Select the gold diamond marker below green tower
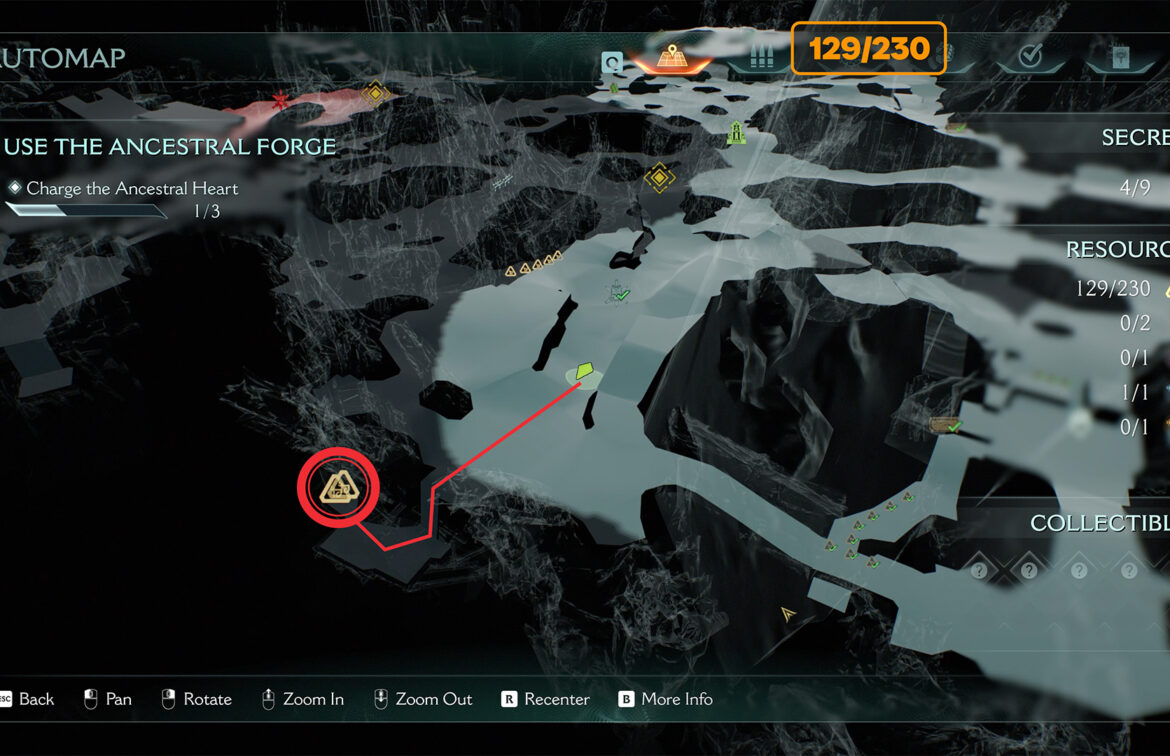Image resolution: width=1170 pixels, height=756 pixels. coord(658,179)
